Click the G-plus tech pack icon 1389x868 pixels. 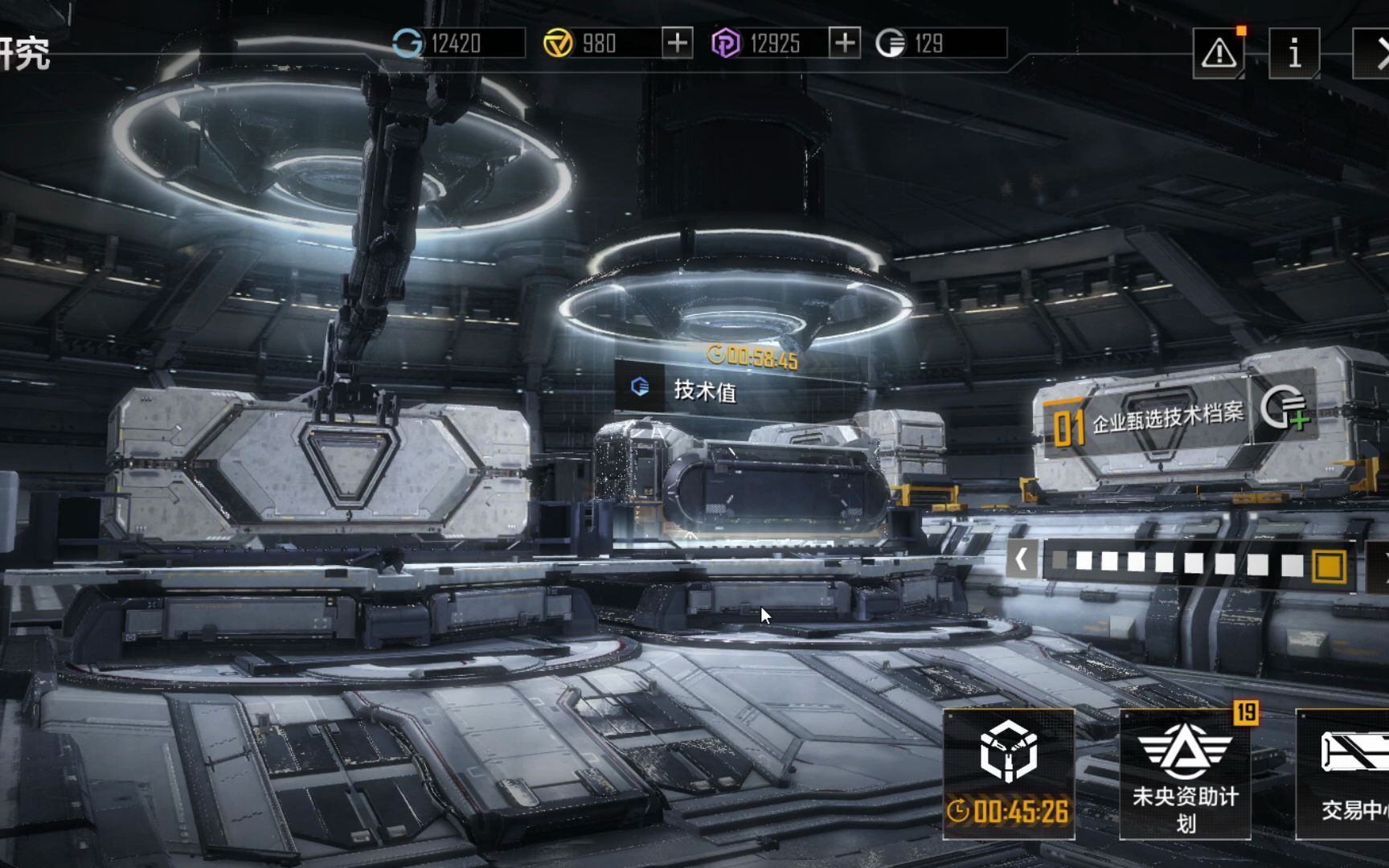click(1284, 408)
